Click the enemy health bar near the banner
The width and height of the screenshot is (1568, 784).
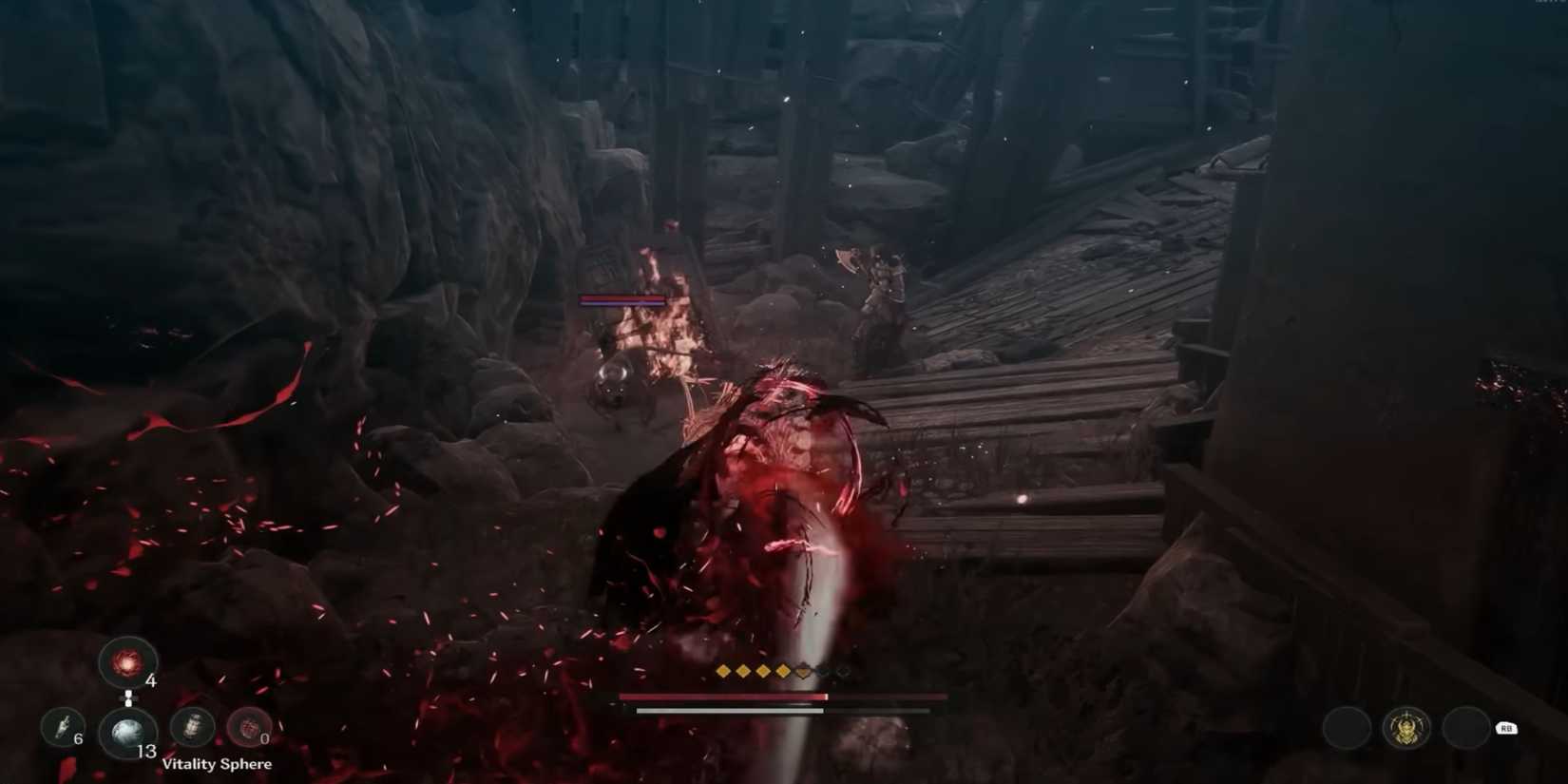[622, 299]
